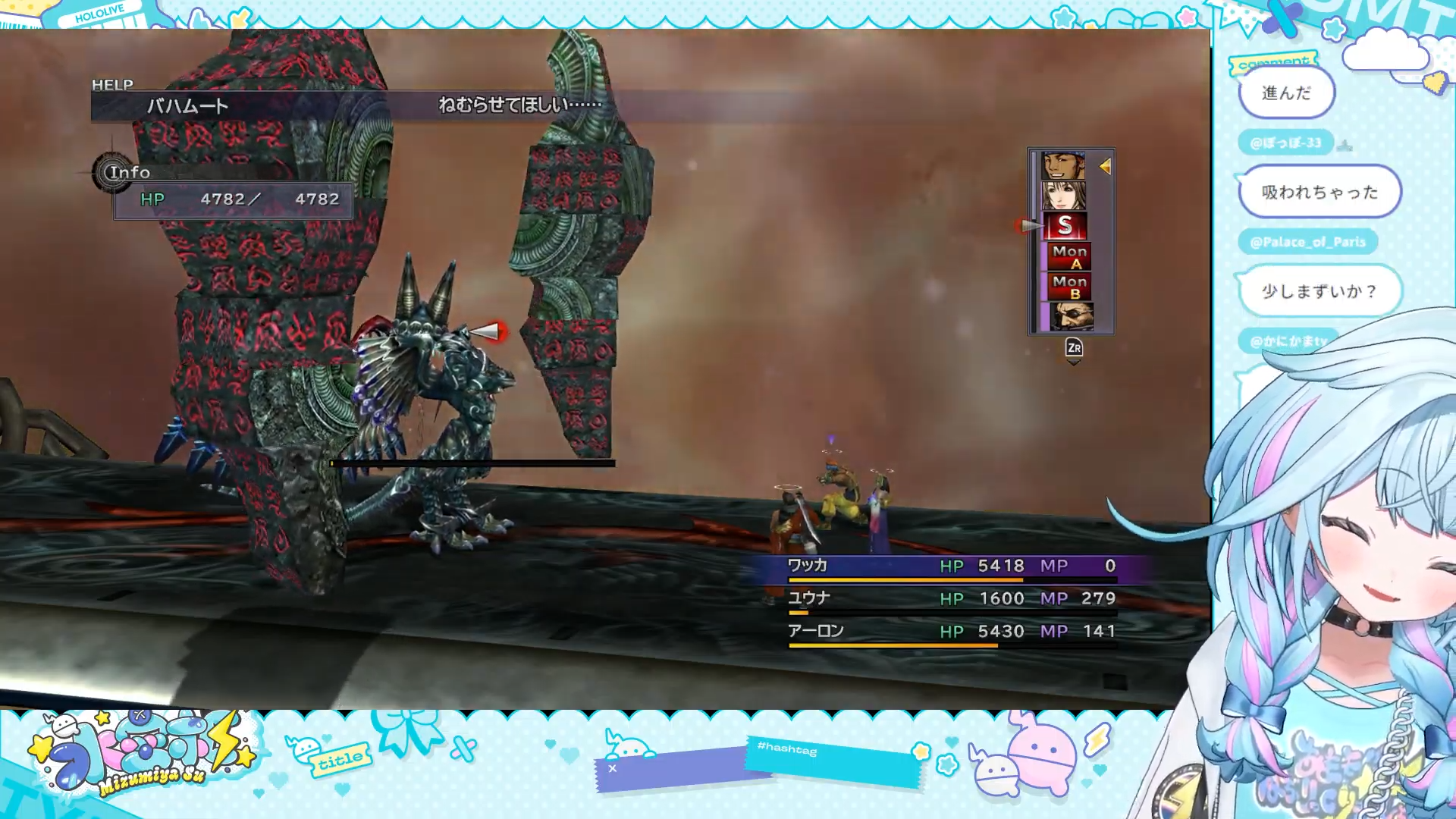
Task: Open the @Palace_of_Paris commenter name
Action: [1307, 242]
